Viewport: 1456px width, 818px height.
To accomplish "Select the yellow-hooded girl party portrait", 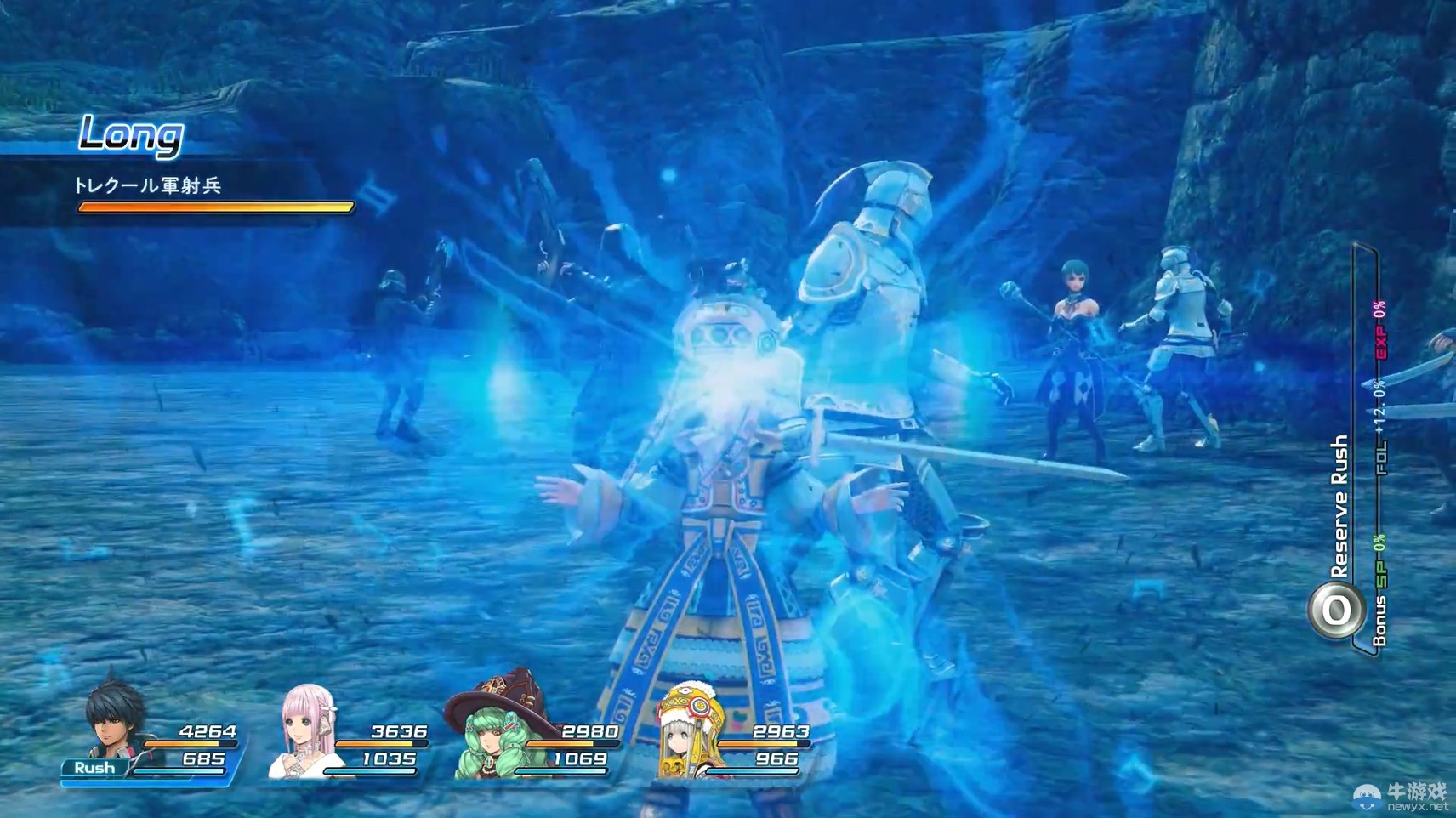I will [687, 731].
